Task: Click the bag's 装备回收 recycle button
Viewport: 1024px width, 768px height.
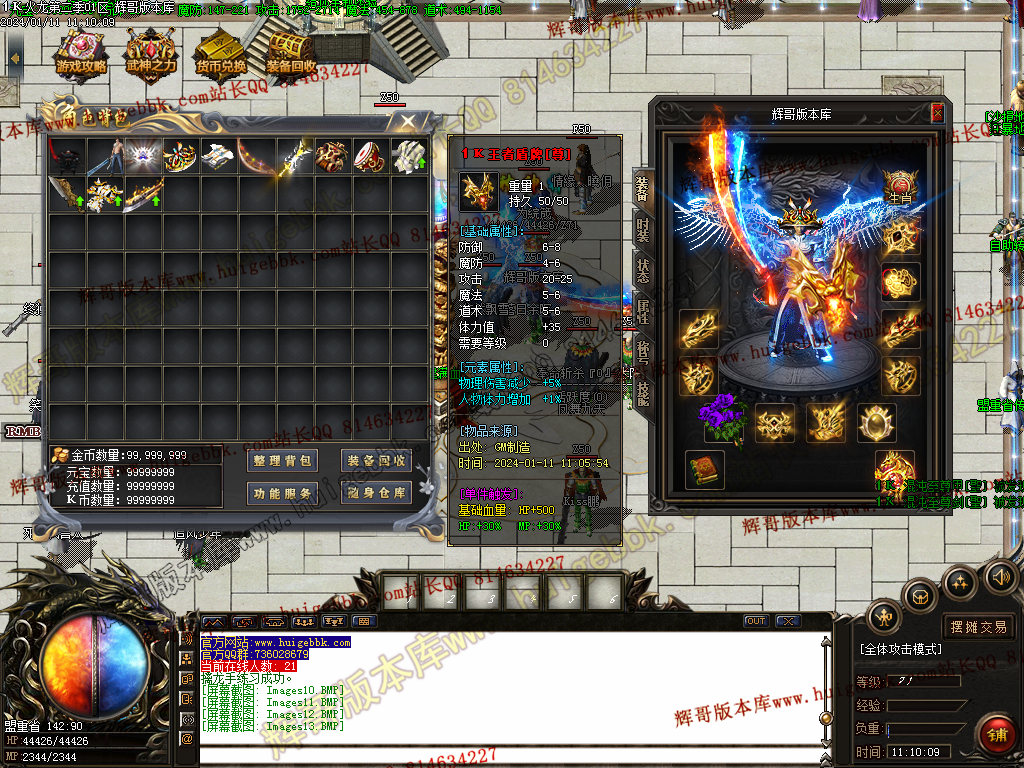Action: click(x=376, y=461)
